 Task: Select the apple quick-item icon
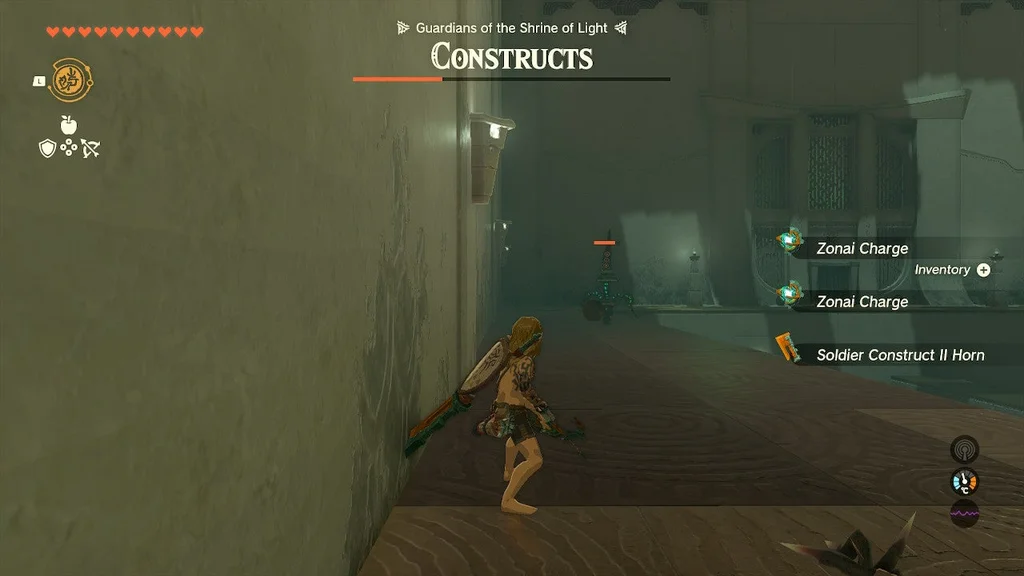pos(69,125)
